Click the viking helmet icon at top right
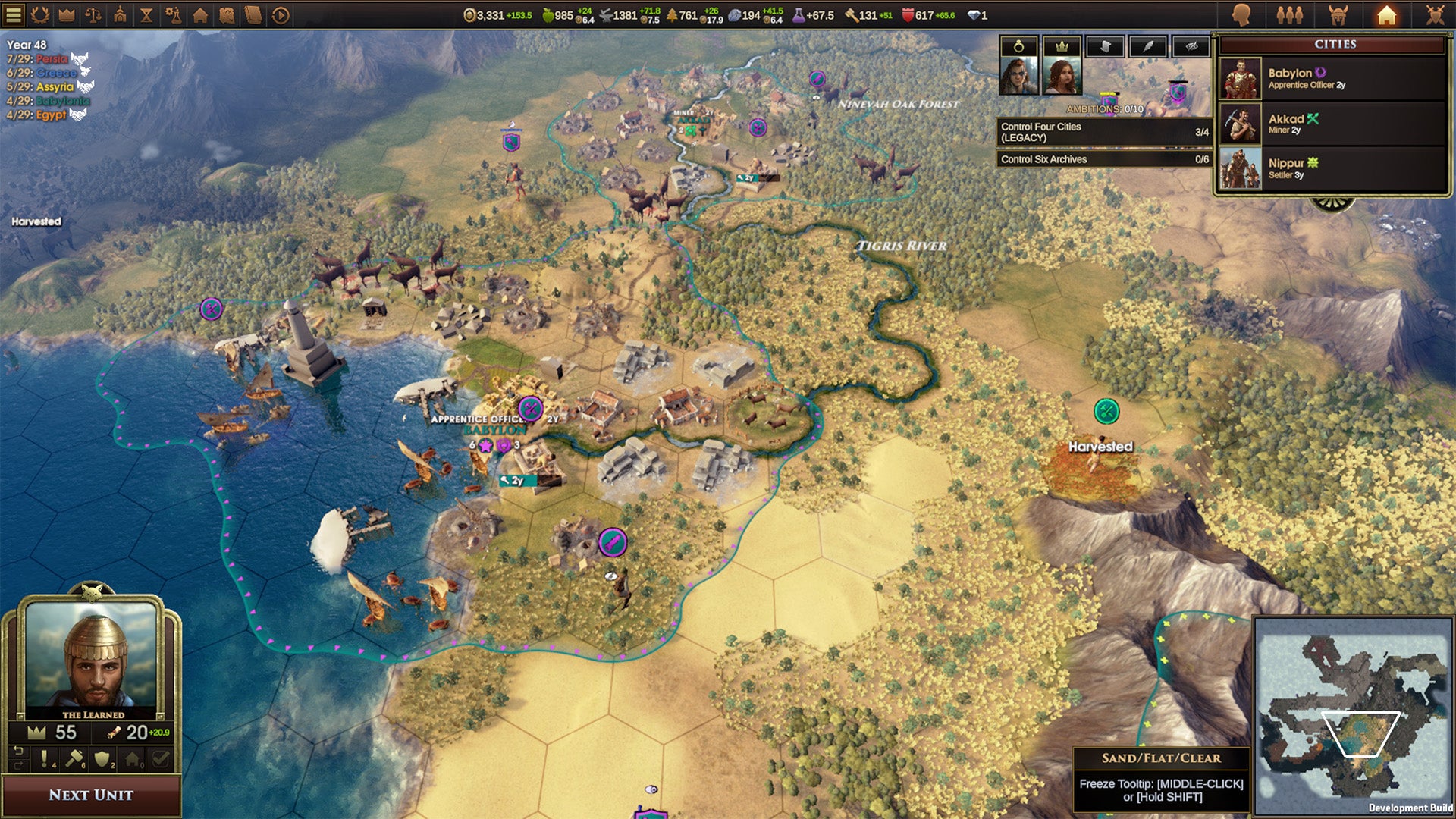The image size is (1456, 819). pyautogui.click(x=1338, y=14)
